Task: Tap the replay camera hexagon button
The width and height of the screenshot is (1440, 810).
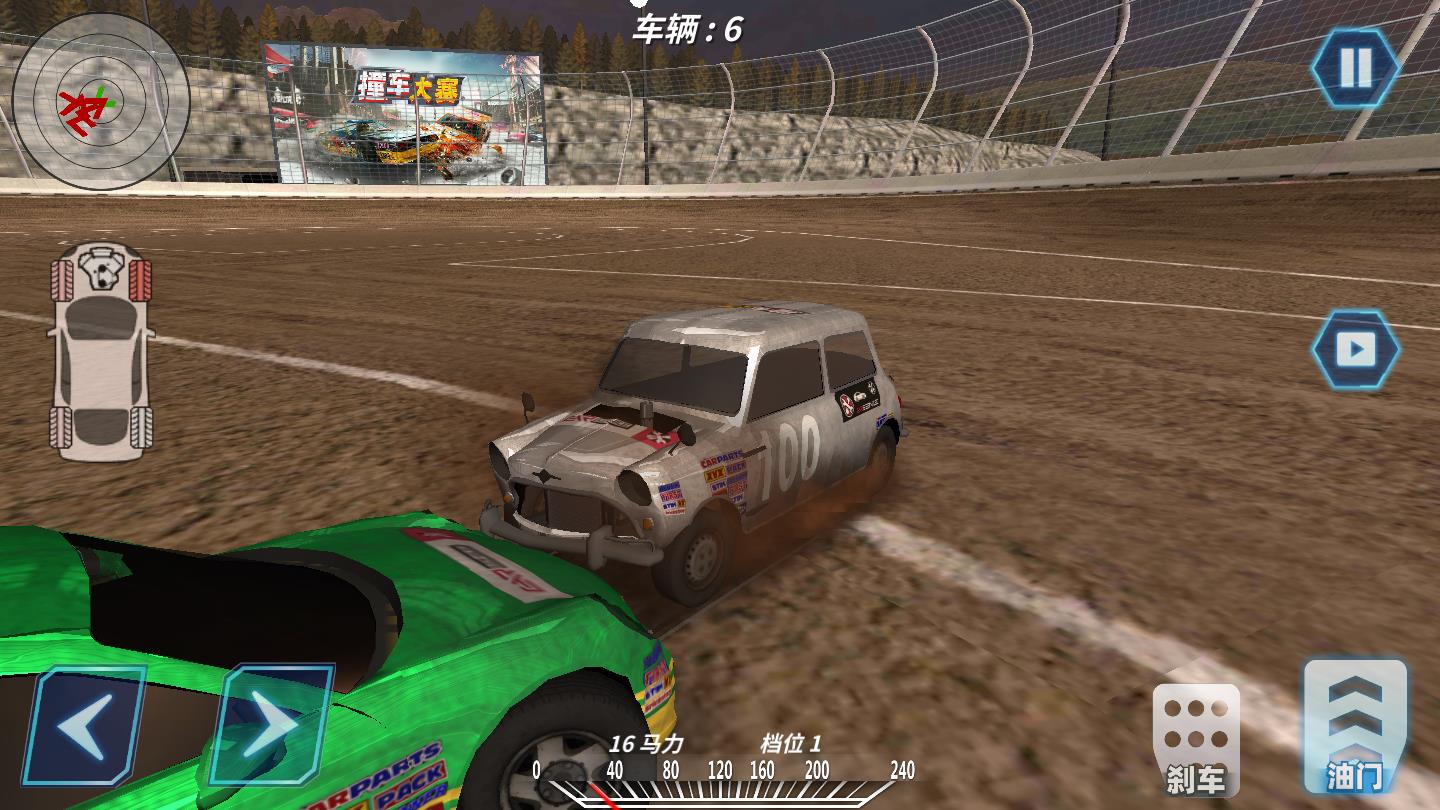Action: (x=1355, y=349)
